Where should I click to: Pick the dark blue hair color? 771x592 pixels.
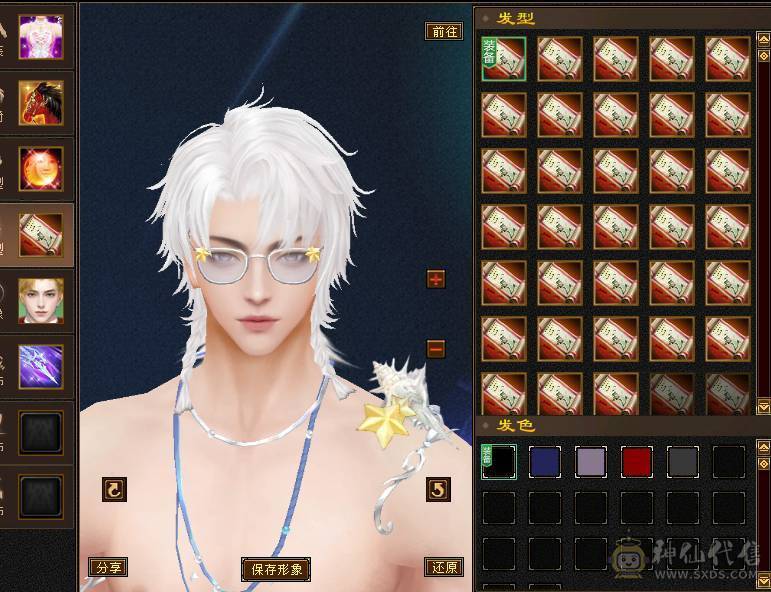point(544,462)
